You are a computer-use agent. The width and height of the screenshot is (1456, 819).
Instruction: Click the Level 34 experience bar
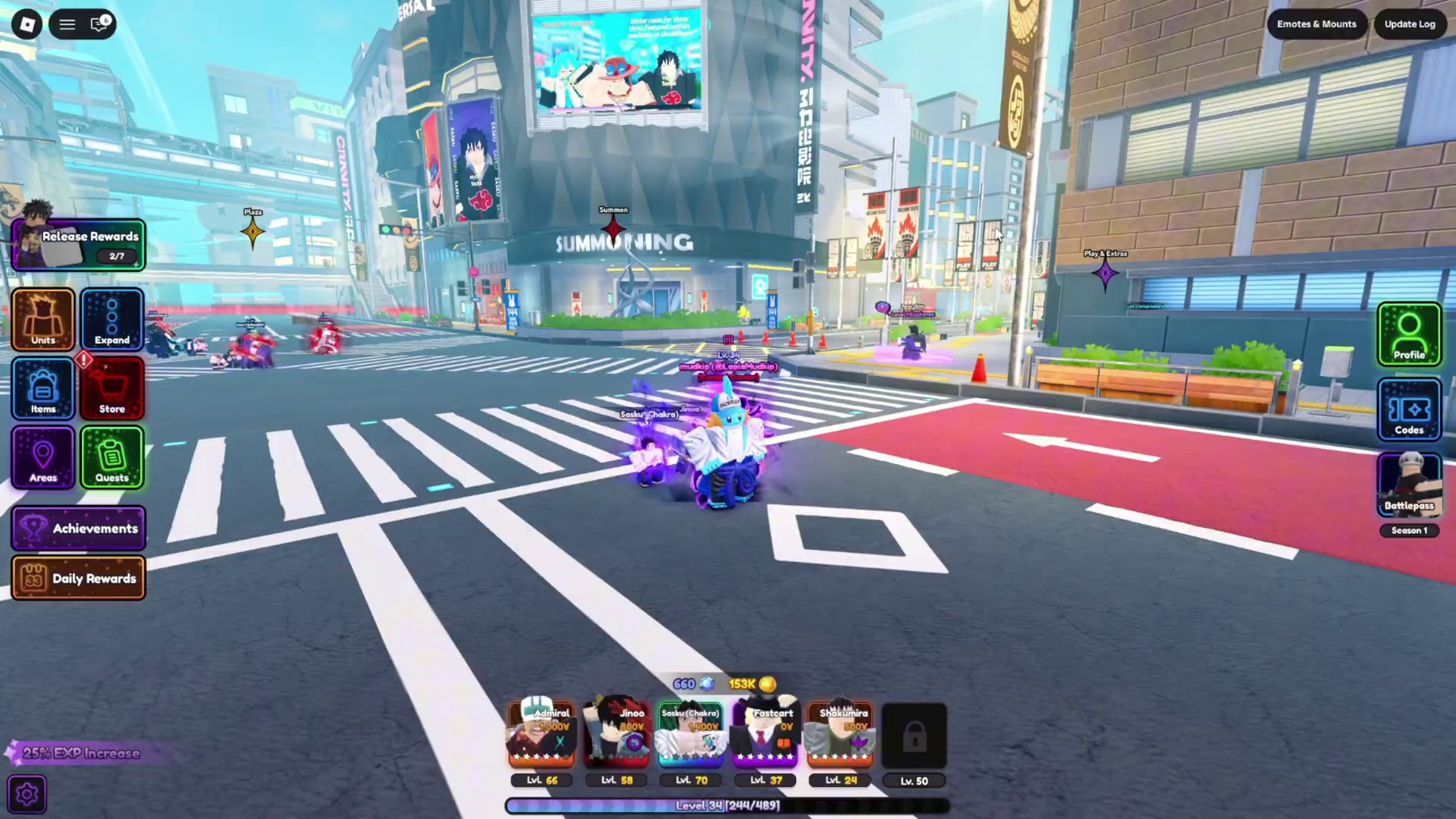pyautogui.click(x=726, y=805)
